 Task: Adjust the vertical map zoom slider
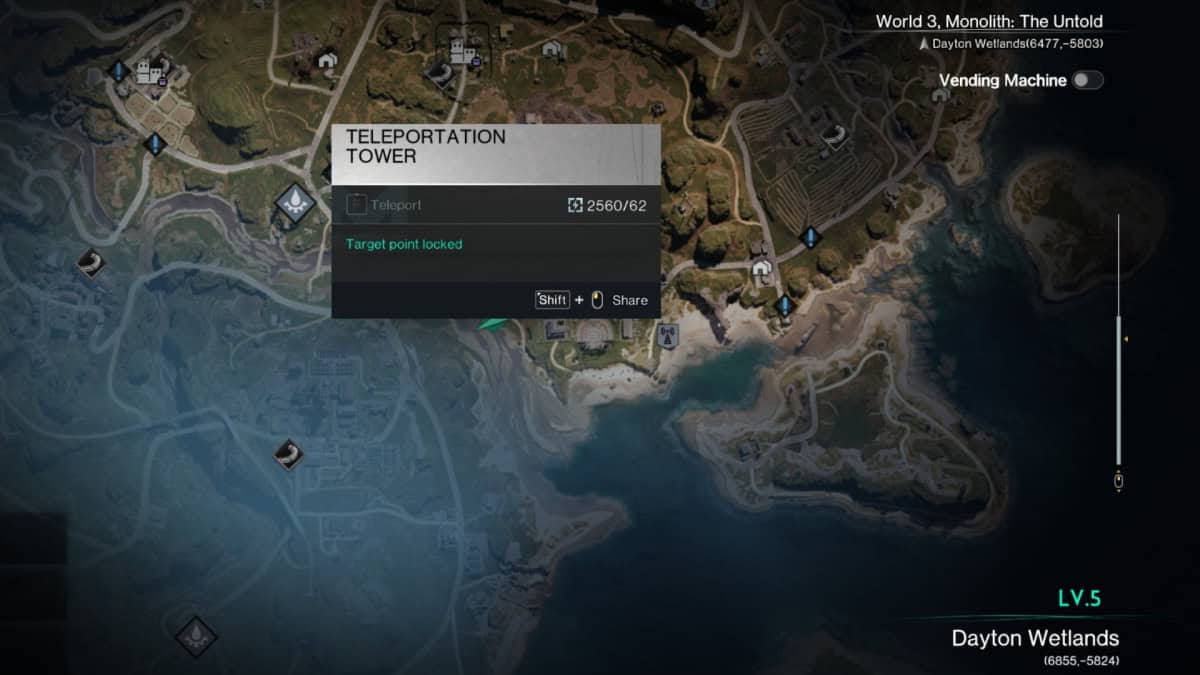1119,340
